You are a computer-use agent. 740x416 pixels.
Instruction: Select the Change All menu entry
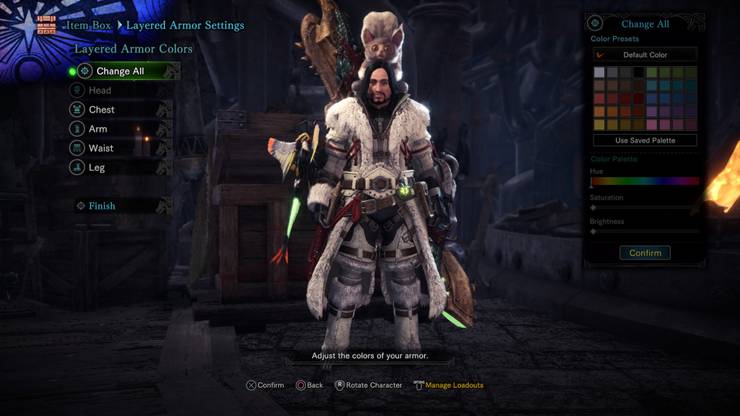pos(120,72)
